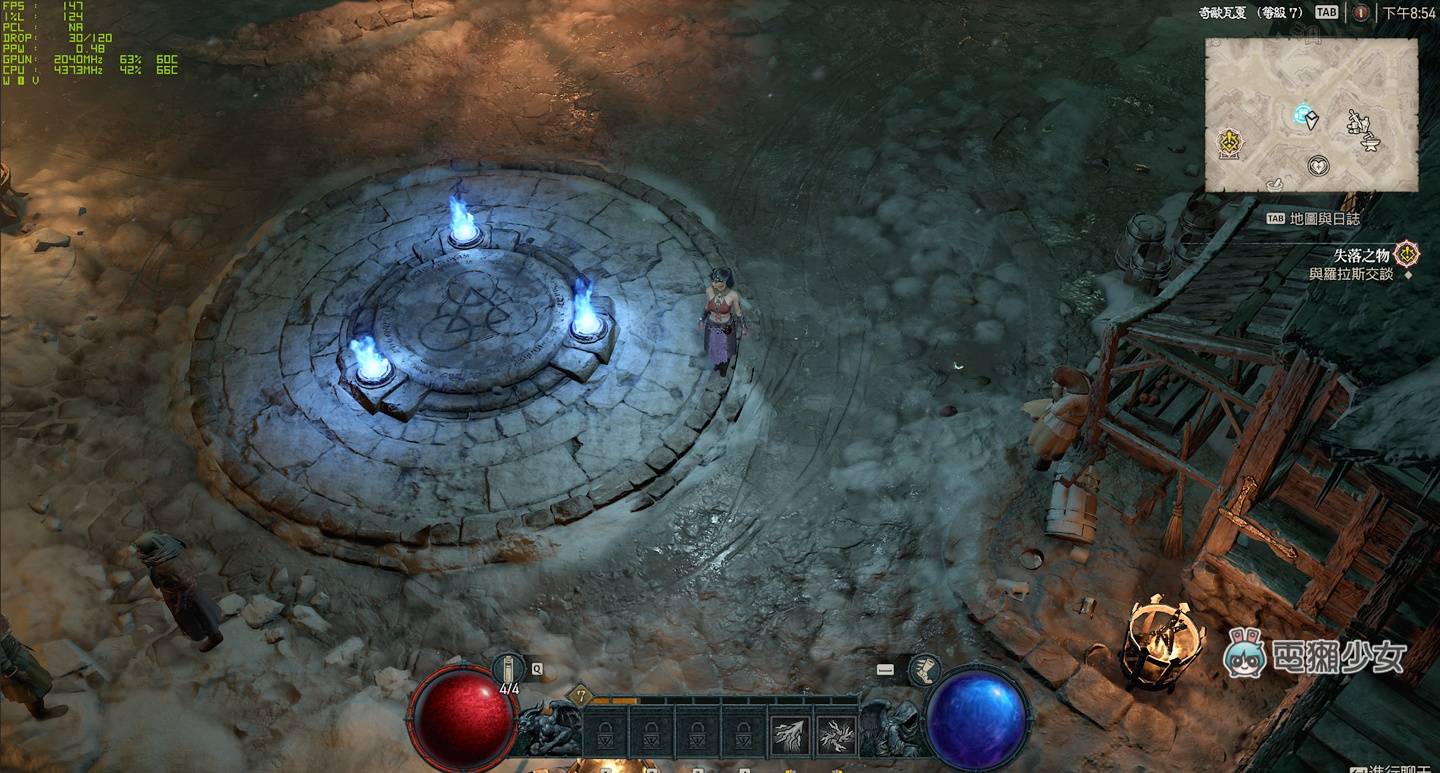The image size is (1440, 773).
Task: Track the 失落之物 quest entry
Action: click(1361, 255)
